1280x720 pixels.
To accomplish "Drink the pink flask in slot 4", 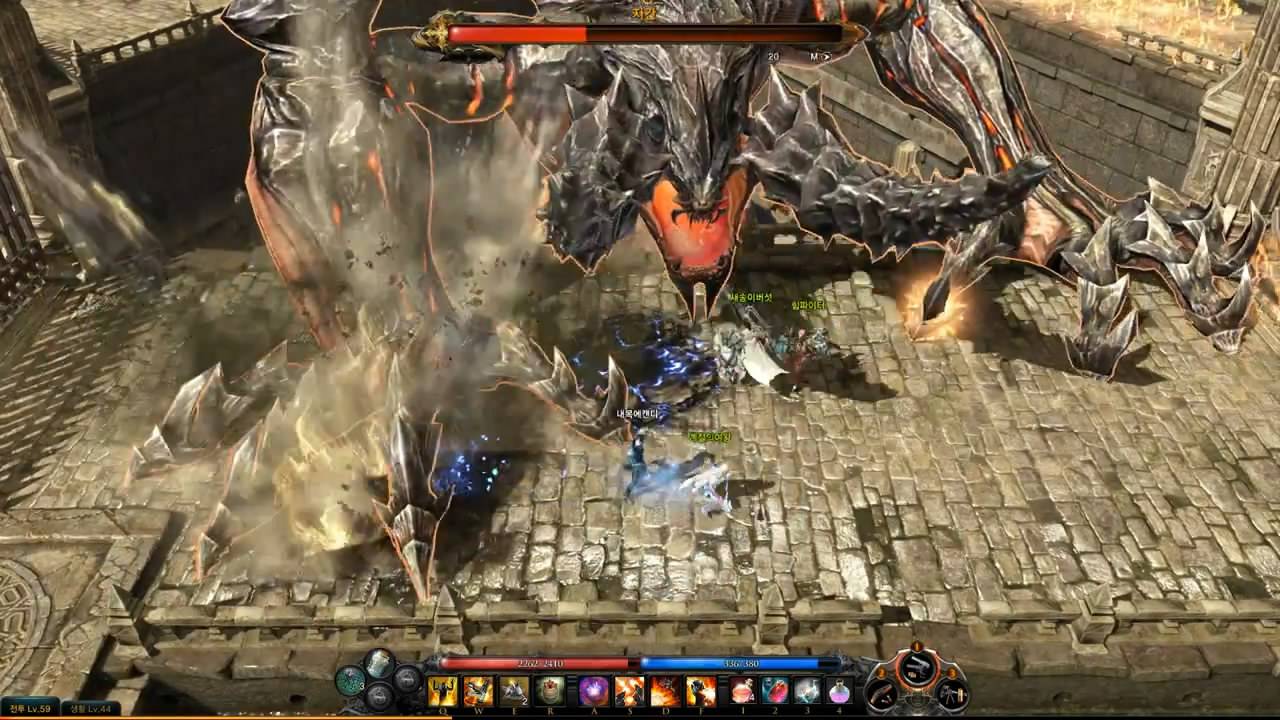I will [839, 690].
